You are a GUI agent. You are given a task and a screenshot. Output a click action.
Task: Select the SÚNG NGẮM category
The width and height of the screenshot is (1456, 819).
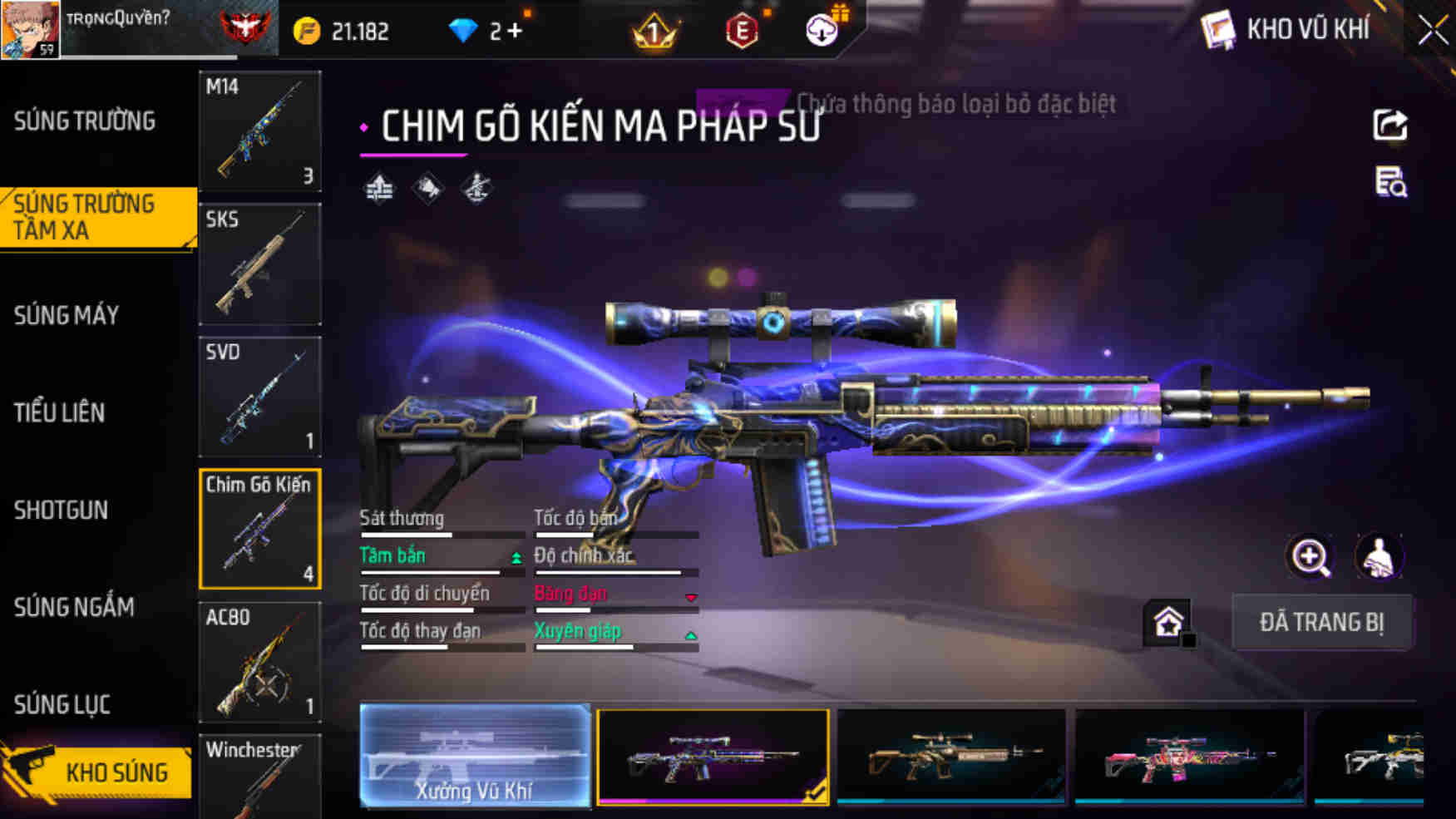[x=72, y=608]
